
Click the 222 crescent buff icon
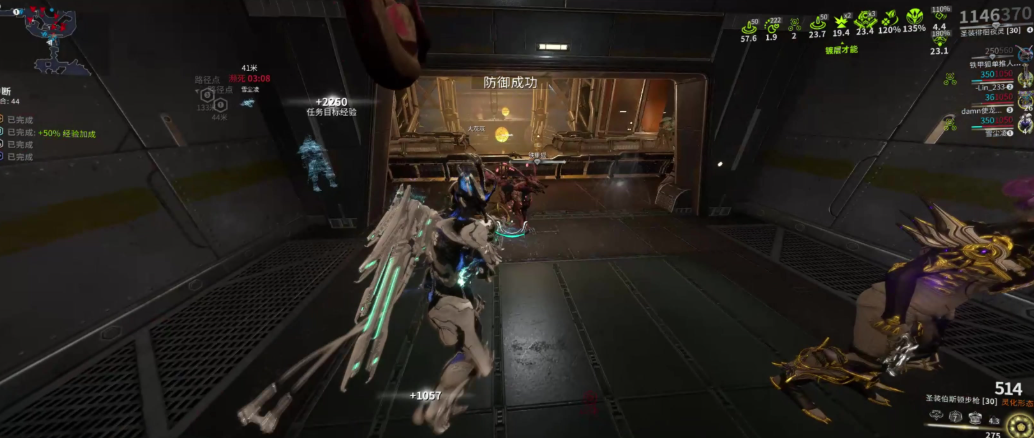click(x=771, y=23)
